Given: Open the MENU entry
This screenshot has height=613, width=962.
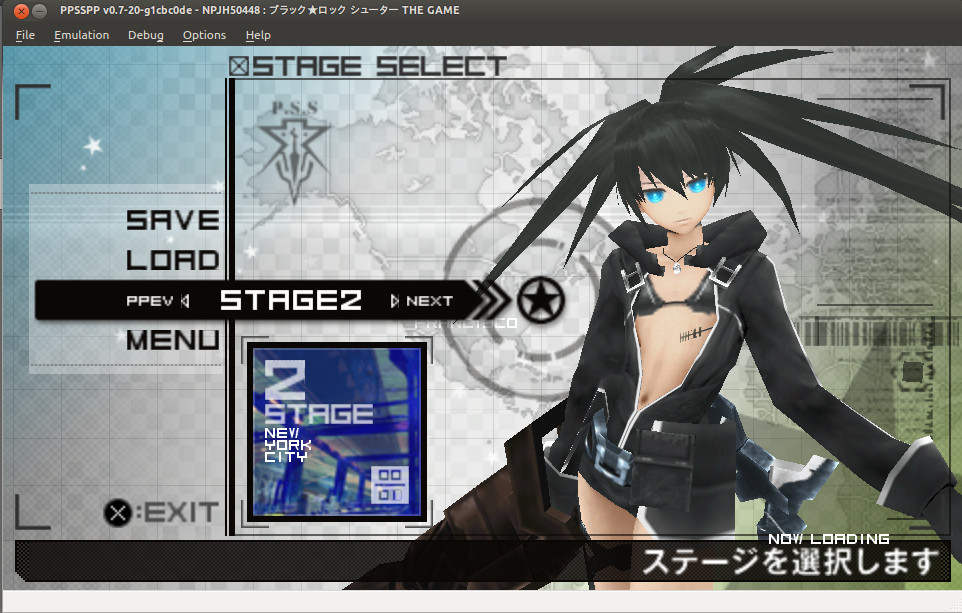Looking at the screenshot, I should click(172, 340).
